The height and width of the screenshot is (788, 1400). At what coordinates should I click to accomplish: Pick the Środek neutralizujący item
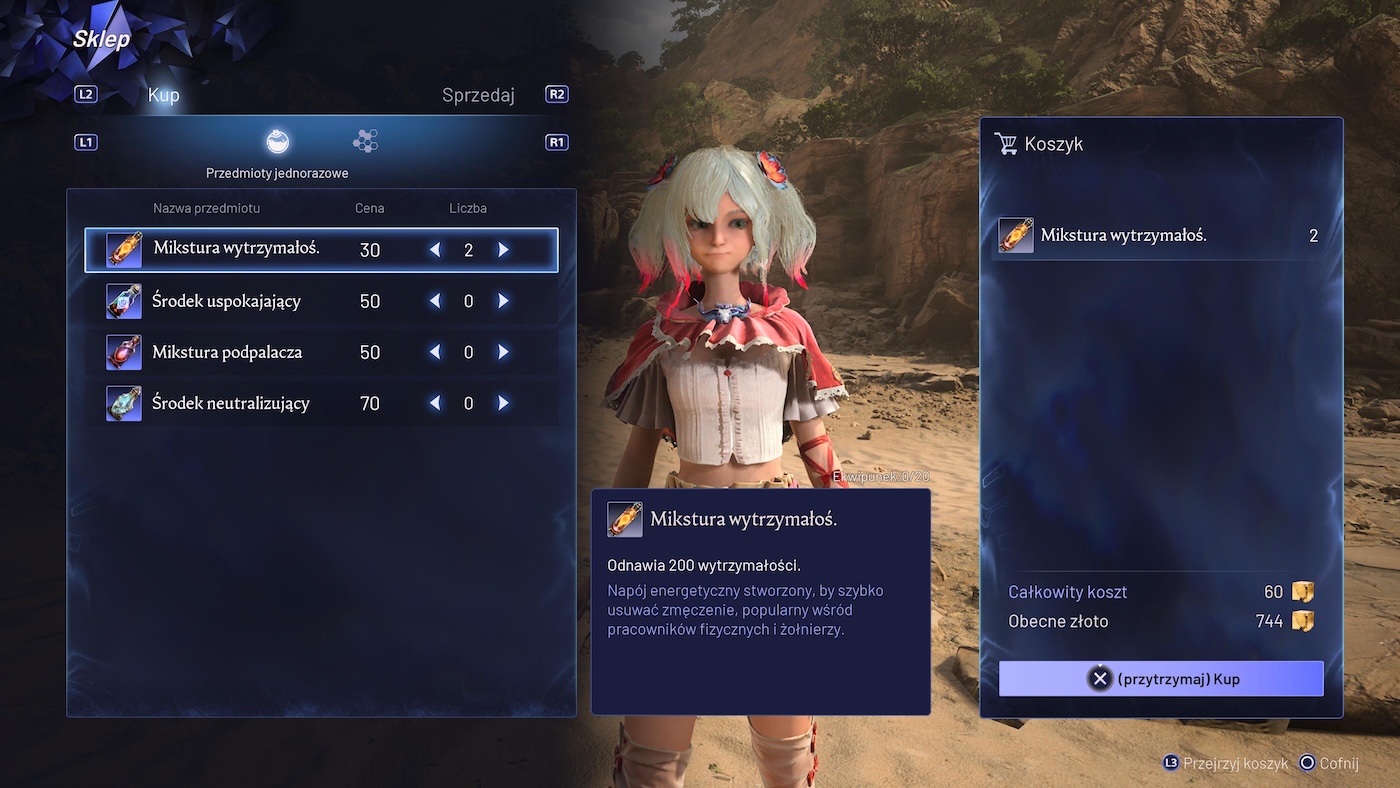(230, 403)
